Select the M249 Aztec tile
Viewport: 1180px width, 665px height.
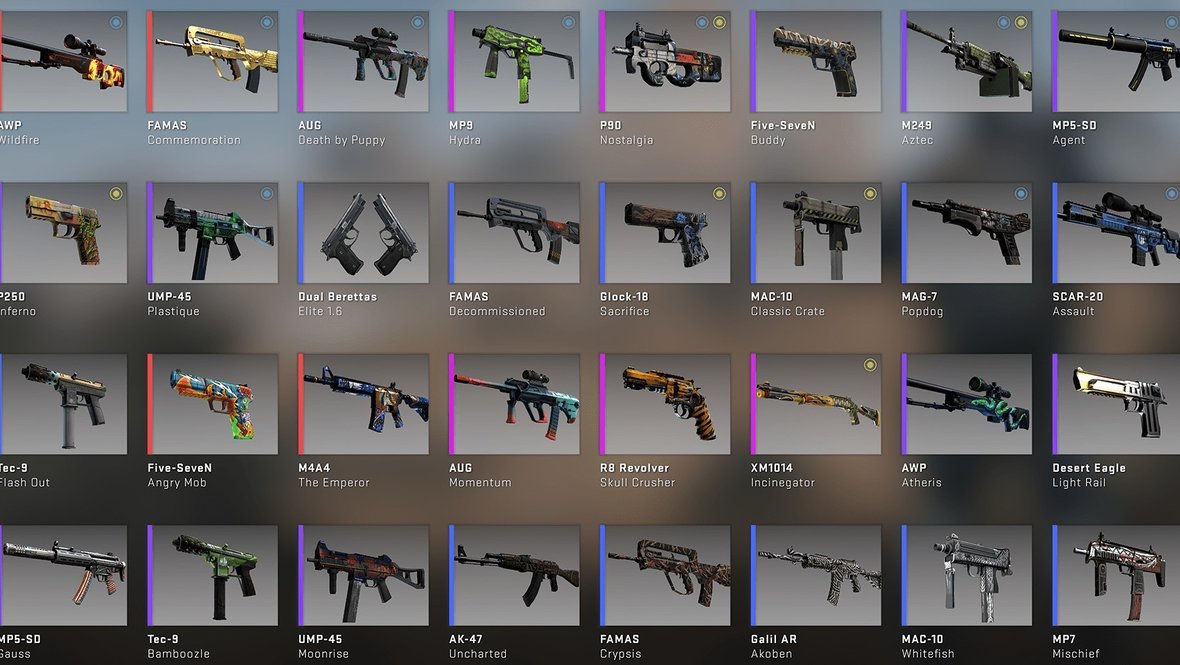point(968,61)
